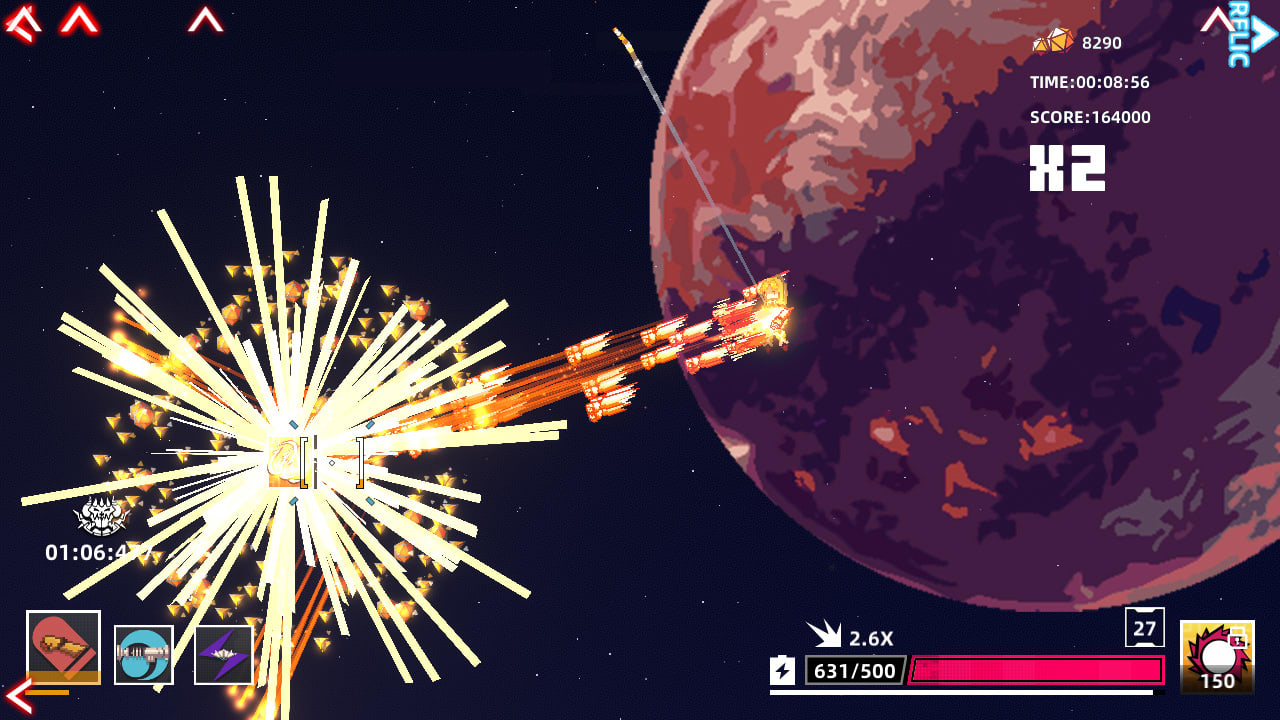Click the boss skull icon near the timer
The height and width of the screenshot is (720, 1280).
coord(98,513)
